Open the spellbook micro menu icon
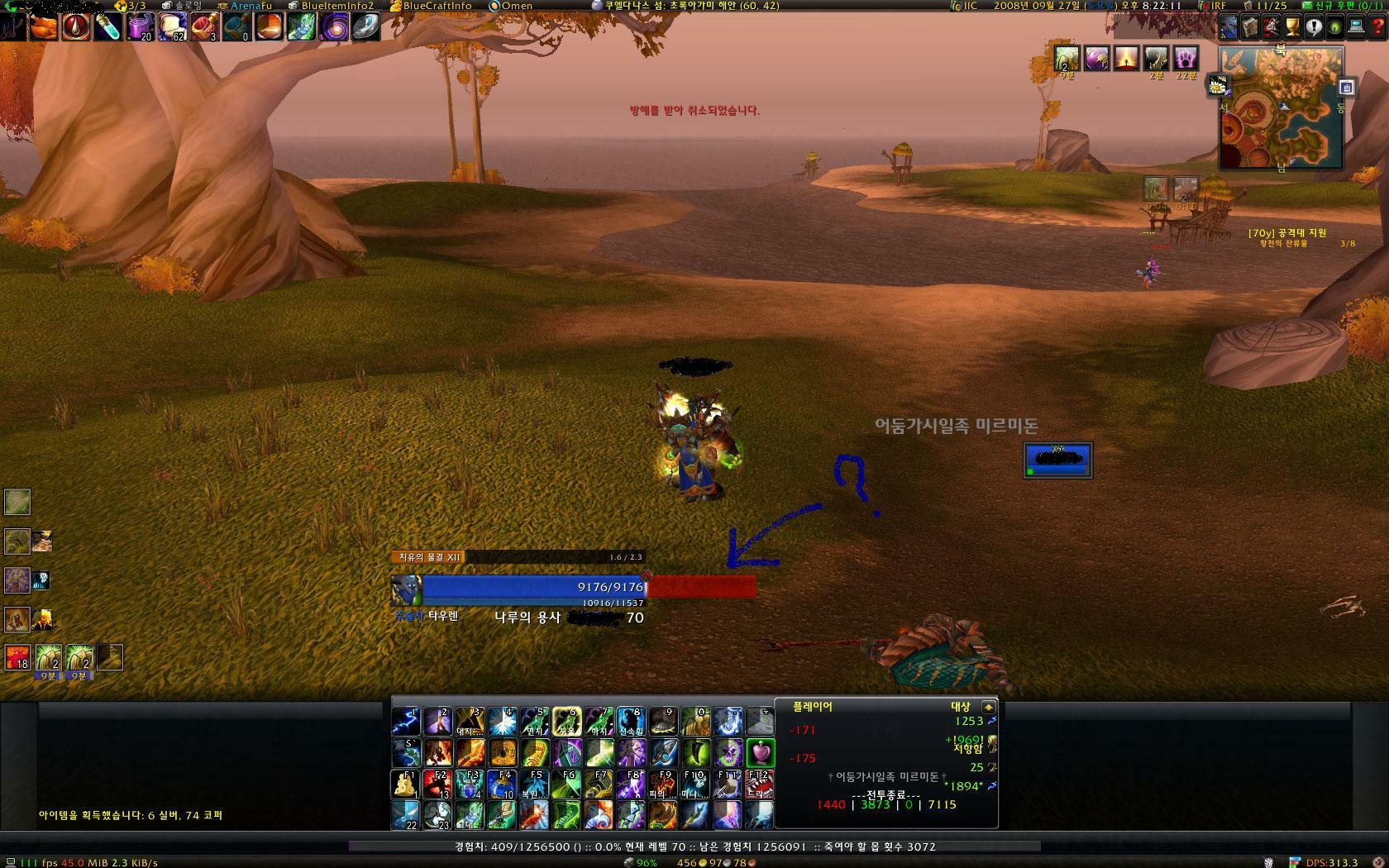This screenshot has height=868, width=1389. tap(1250, 27)
